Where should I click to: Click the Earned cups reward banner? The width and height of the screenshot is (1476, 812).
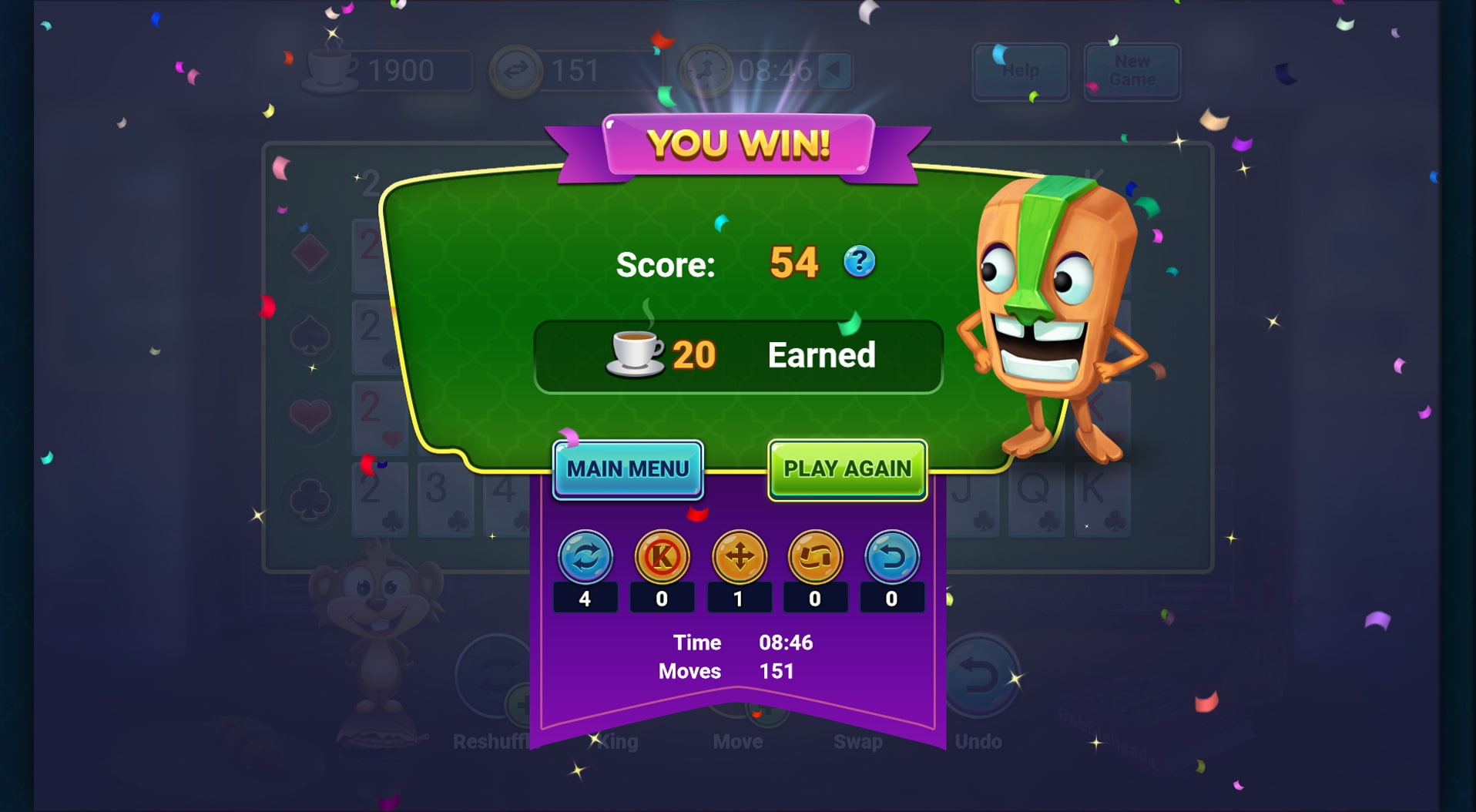point(737,355)
